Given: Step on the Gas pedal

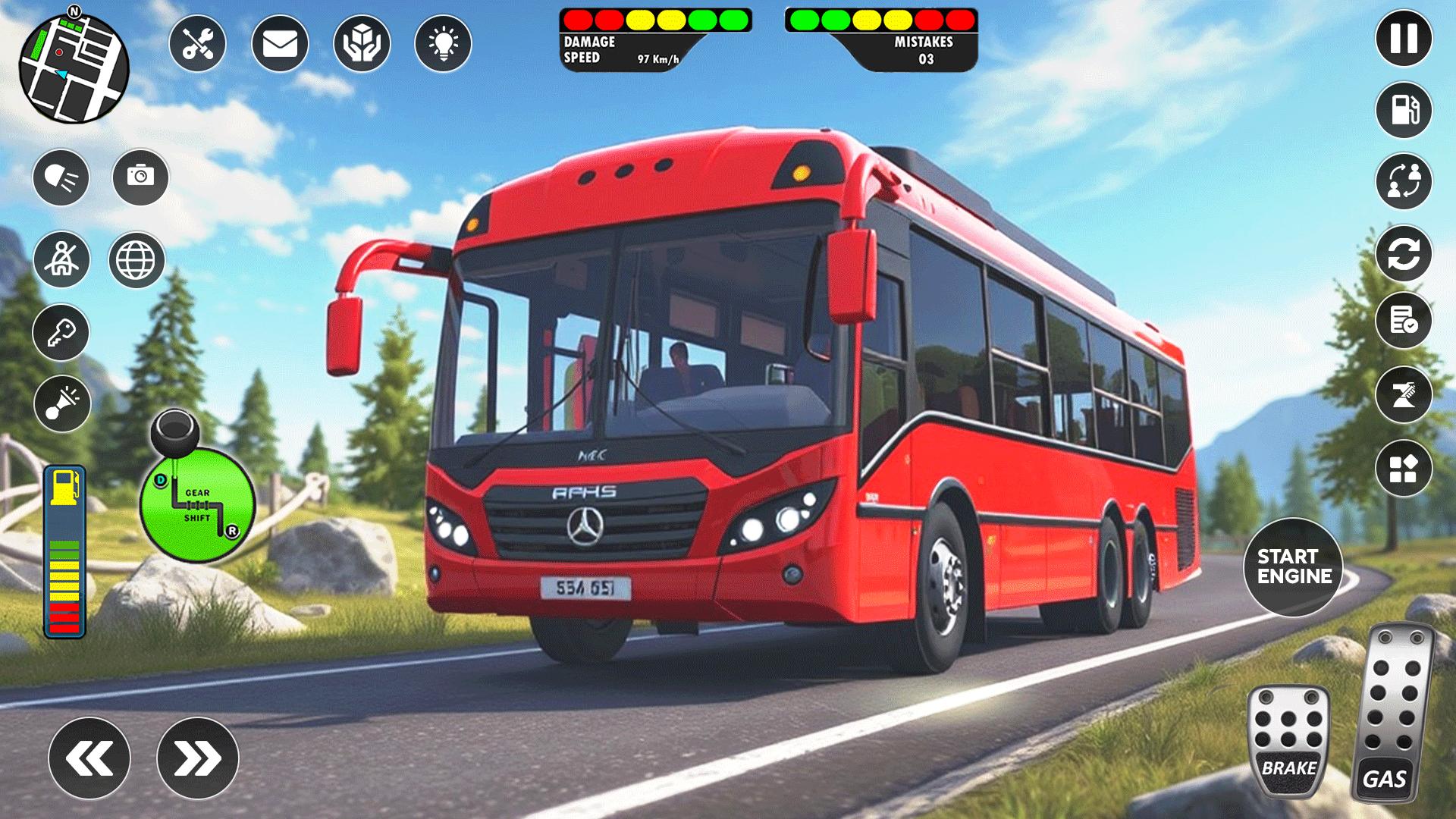Looking at the screenshot, I should (1393, 713).
